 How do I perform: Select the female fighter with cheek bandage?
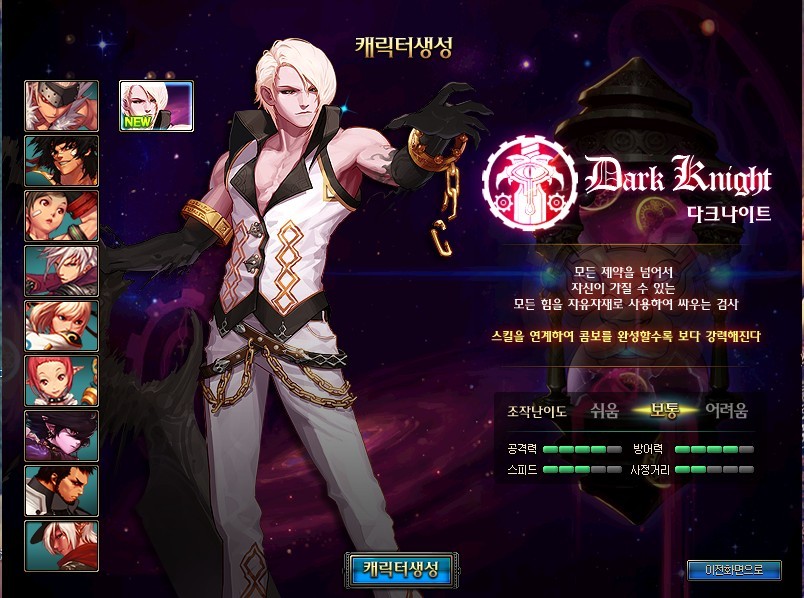61,216
